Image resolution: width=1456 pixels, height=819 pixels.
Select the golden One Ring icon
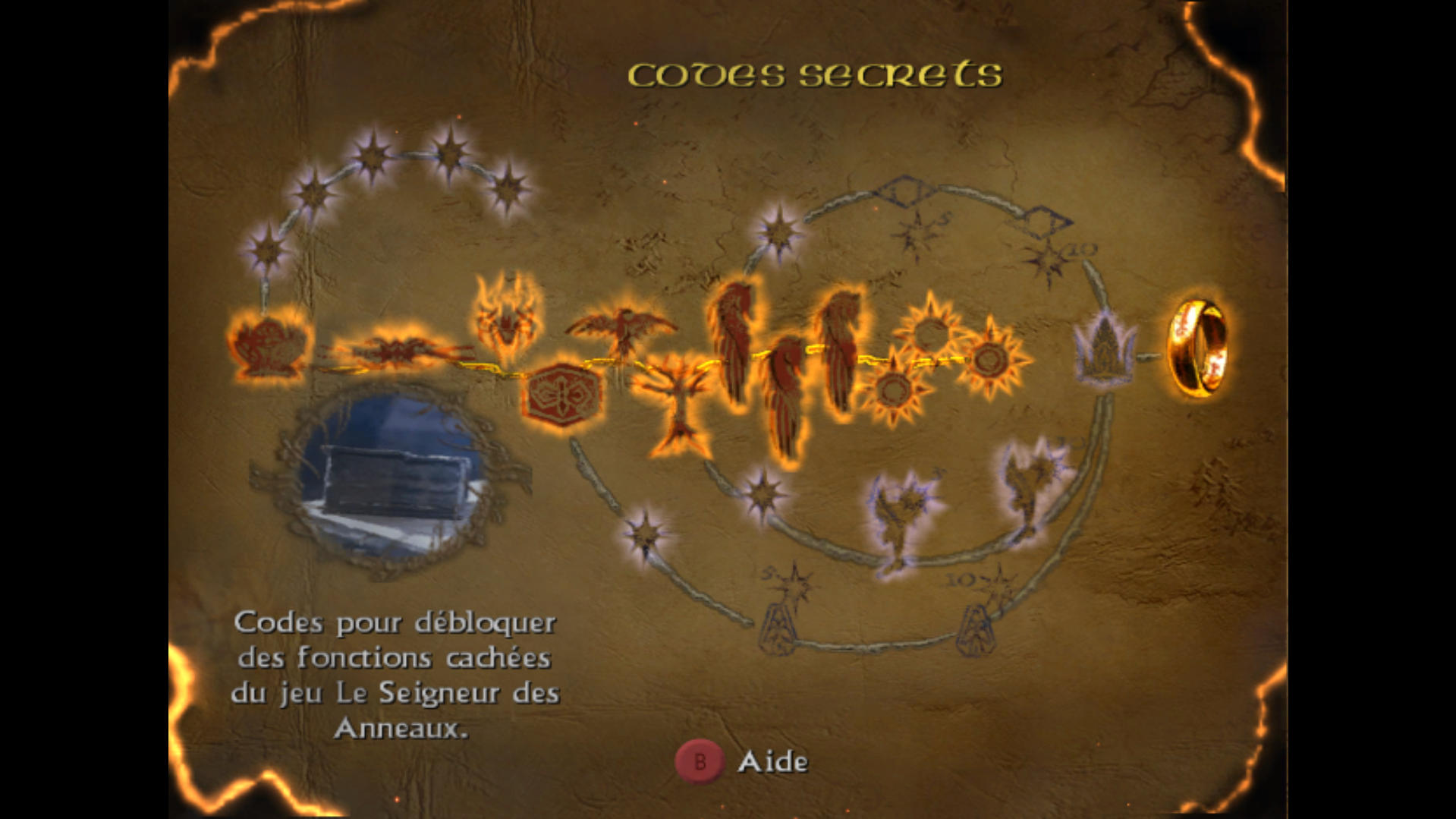tap(1197, 348)
